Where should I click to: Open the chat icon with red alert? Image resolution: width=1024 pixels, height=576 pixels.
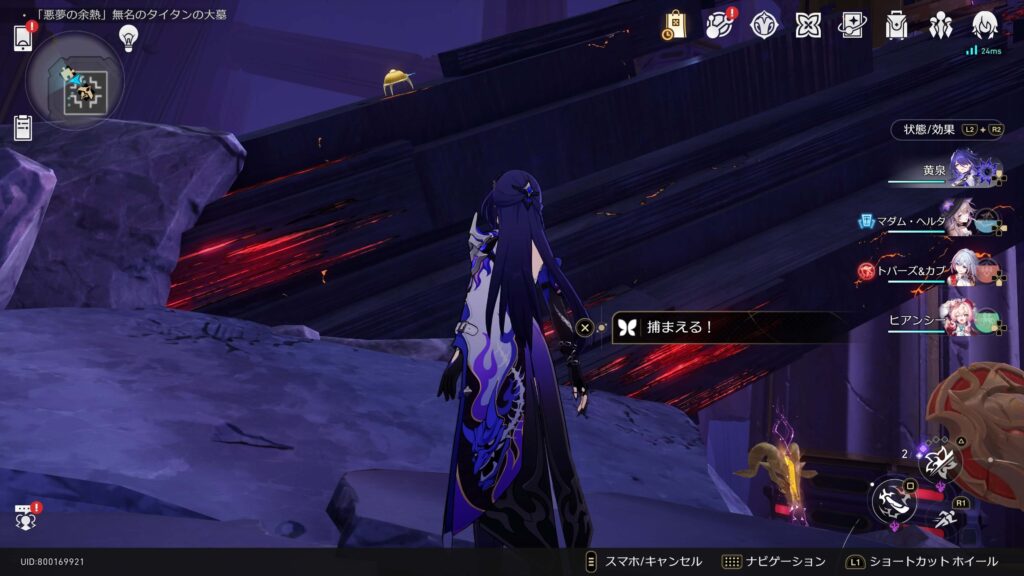point(24,517)
